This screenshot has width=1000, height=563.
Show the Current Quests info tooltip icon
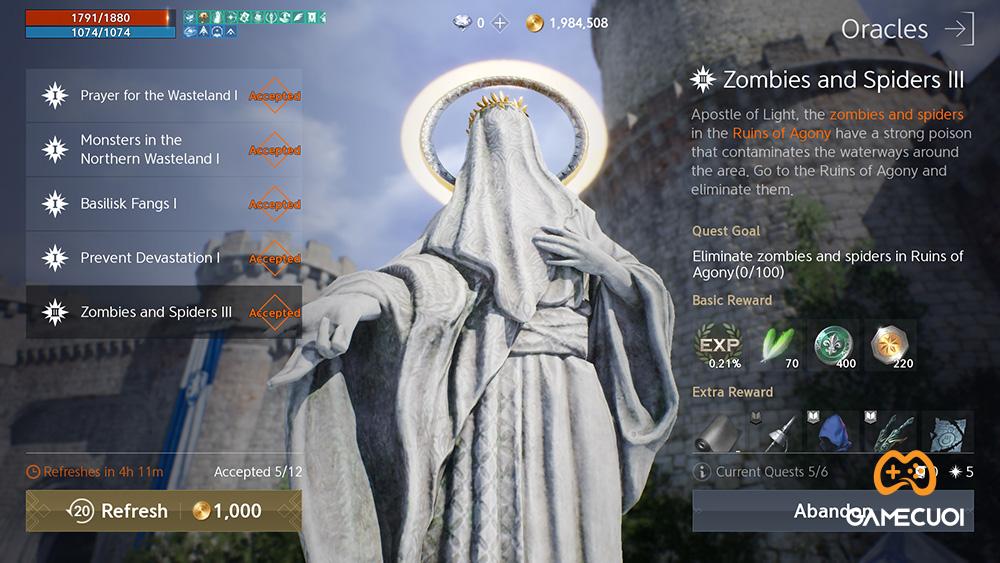coord(702,472)
